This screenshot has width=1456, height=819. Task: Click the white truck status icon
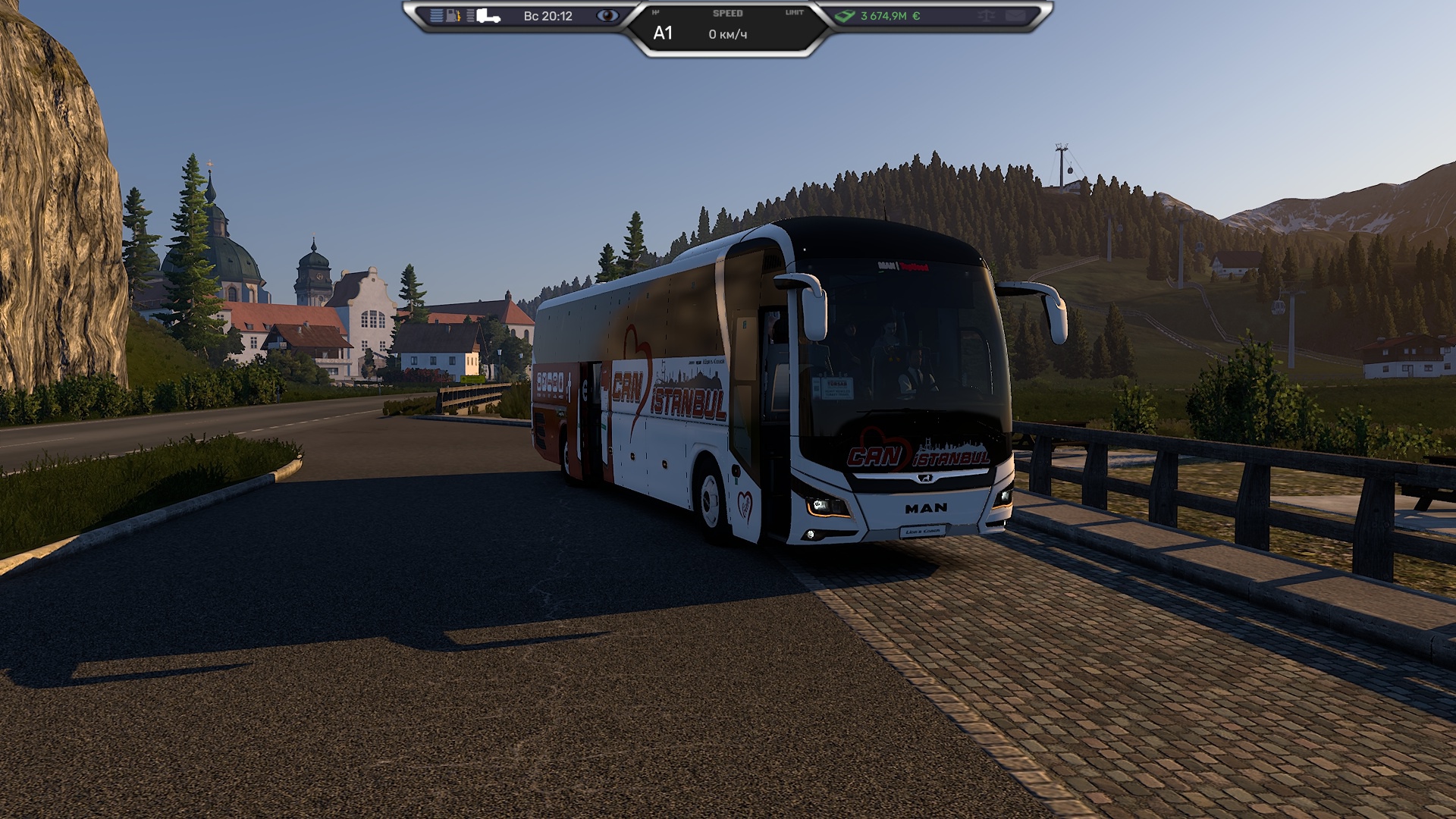[488, 16]
